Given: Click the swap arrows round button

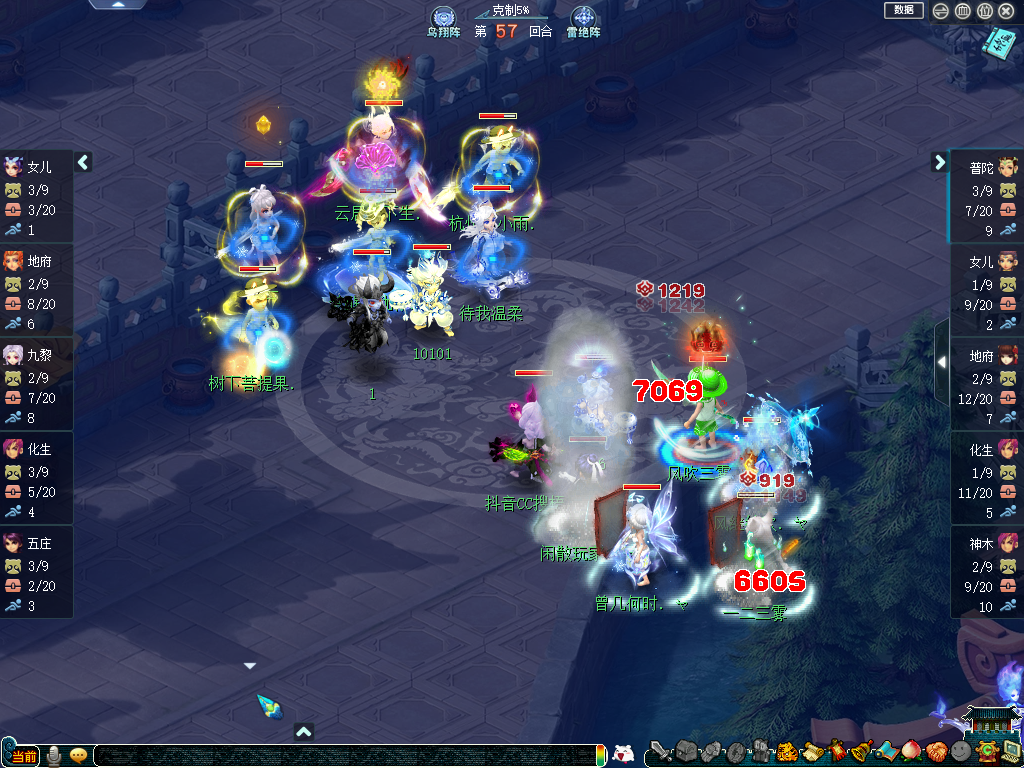Looking at the screenshot, I should 941,10.
